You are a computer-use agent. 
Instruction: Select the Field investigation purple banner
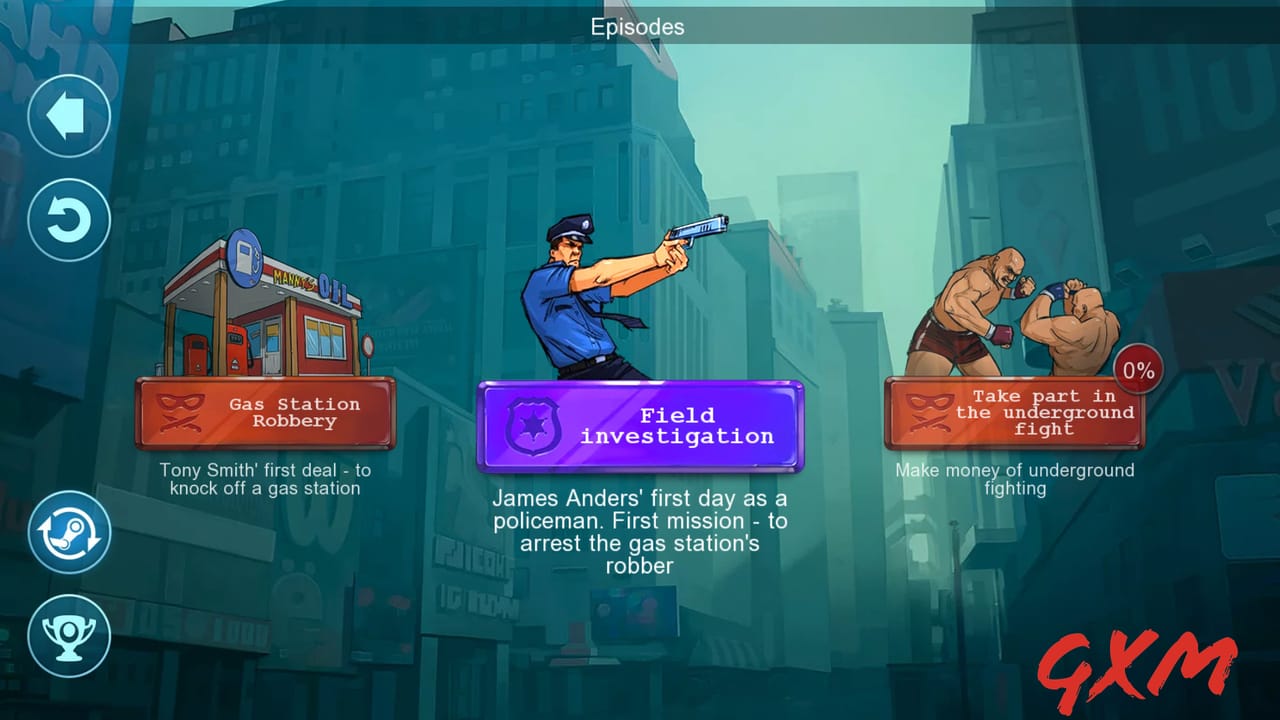coord(641,426)
